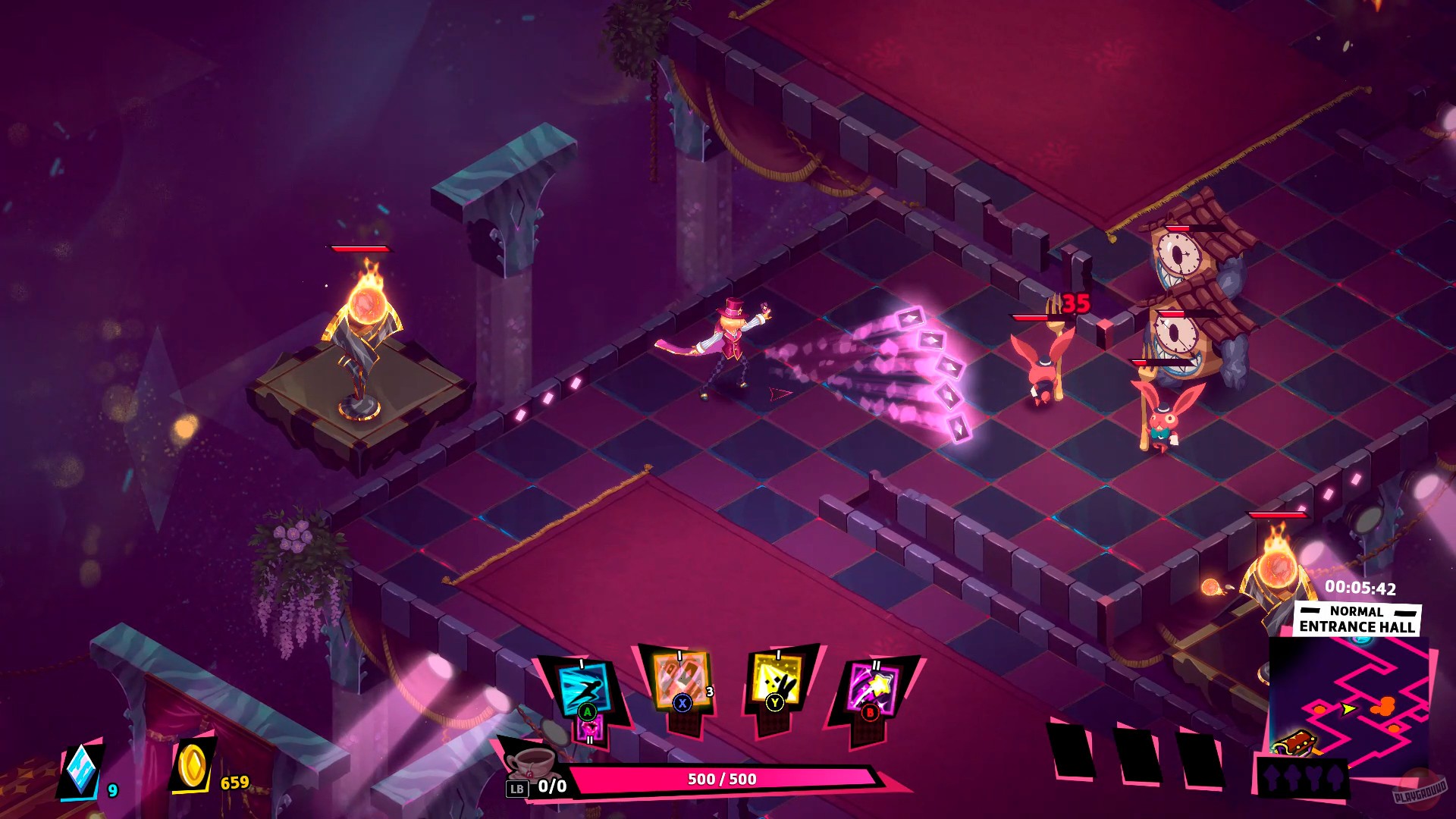
Task: Click the pink lips secondary skill icon
Action: (590, 729)
